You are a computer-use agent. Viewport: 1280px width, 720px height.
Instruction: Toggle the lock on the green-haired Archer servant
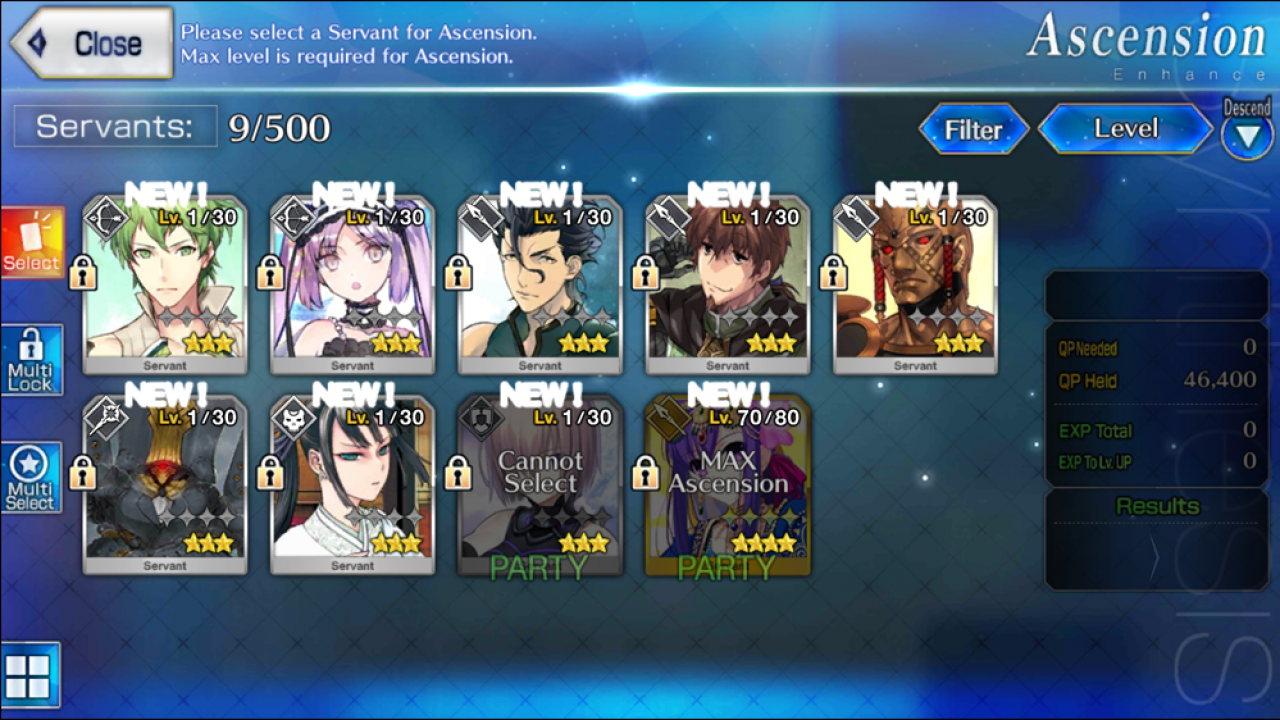[x=82, y=272]
